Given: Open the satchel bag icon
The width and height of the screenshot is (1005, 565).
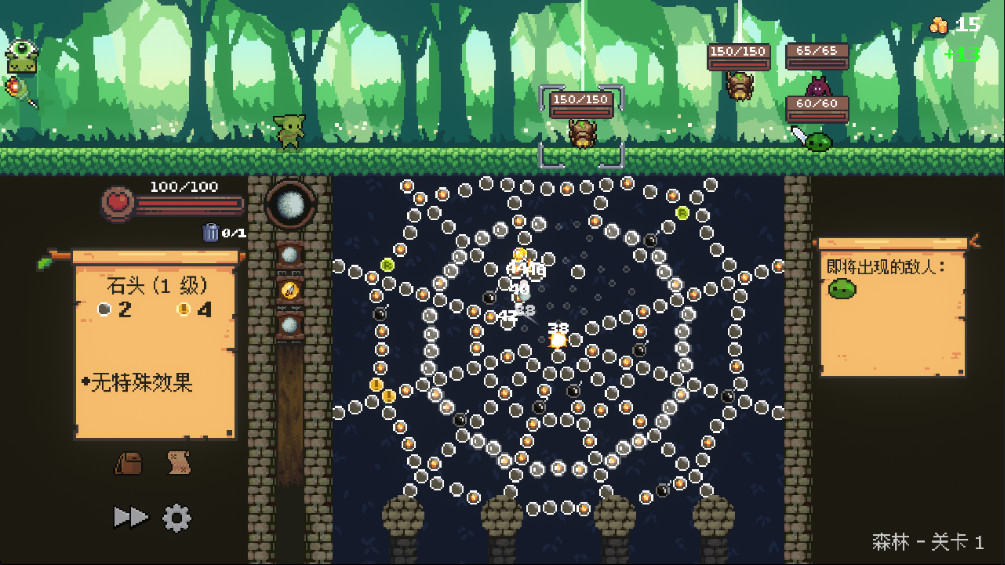Looking at the screenshot, I should click(x=129, y=462).
